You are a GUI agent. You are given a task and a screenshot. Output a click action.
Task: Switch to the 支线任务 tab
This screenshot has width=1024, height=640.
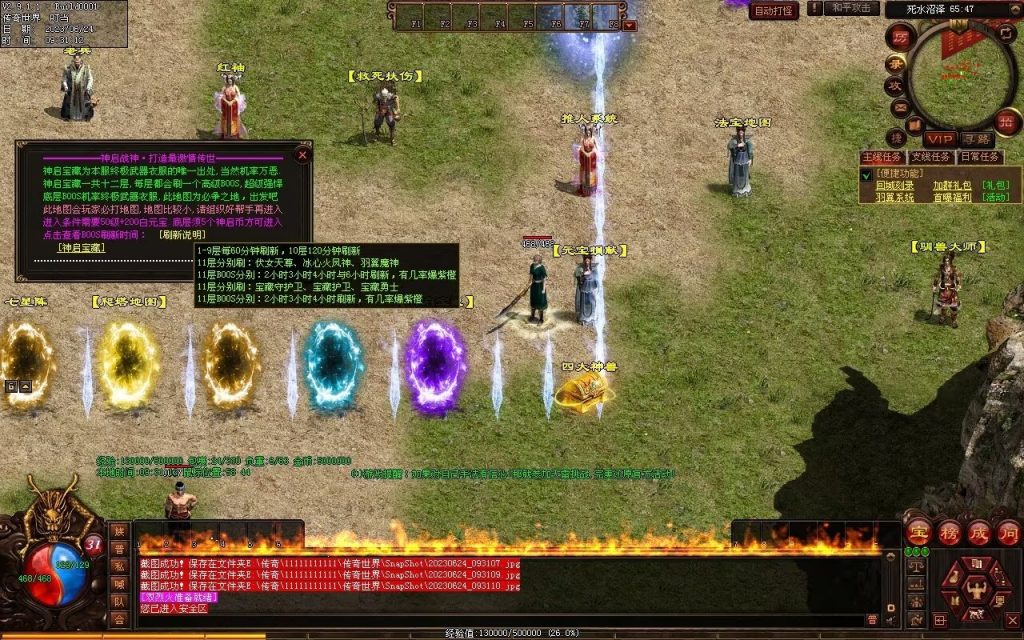[x=931, y=157]
